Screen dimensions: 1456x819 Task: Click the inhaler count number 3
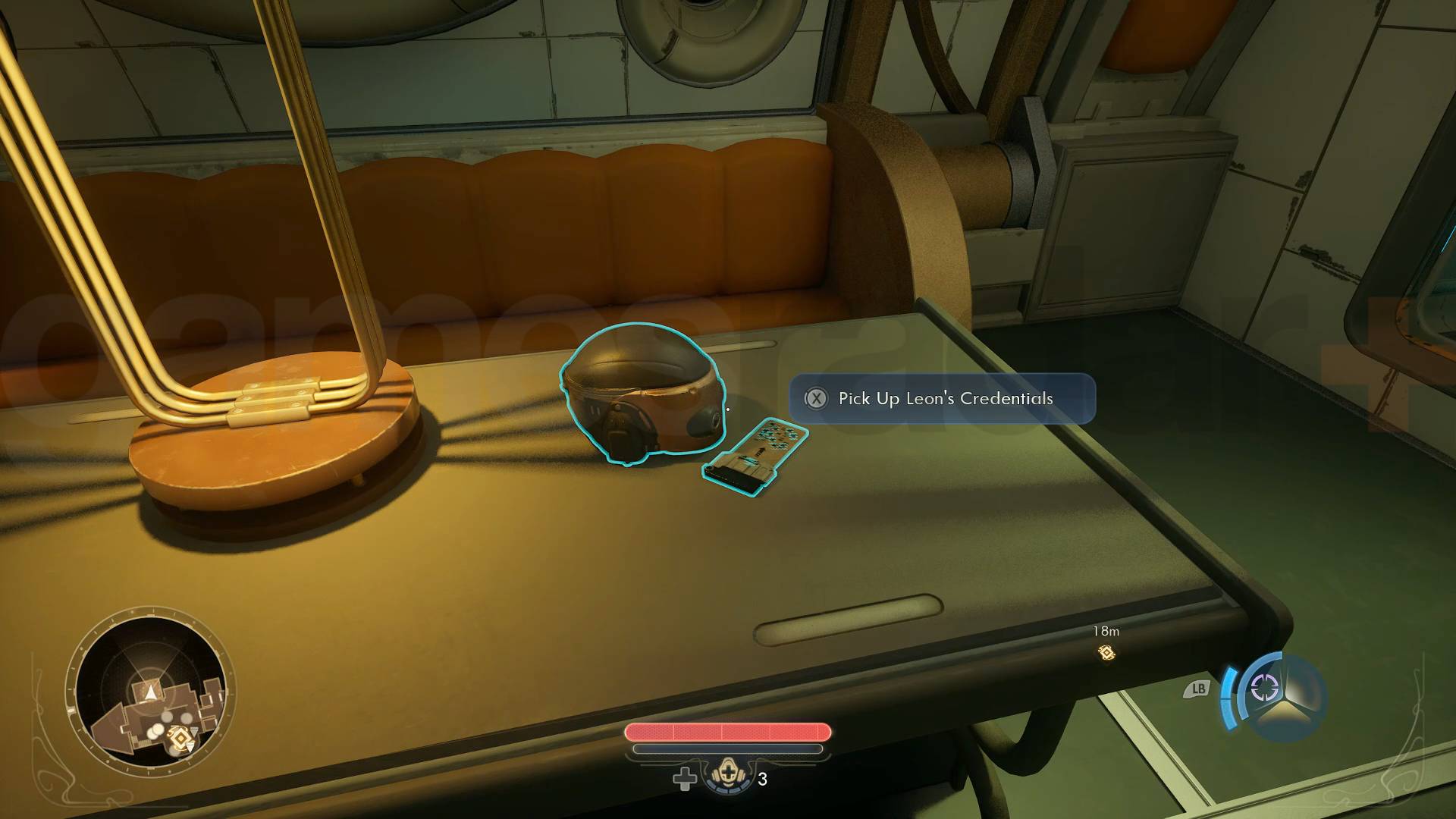763,779
